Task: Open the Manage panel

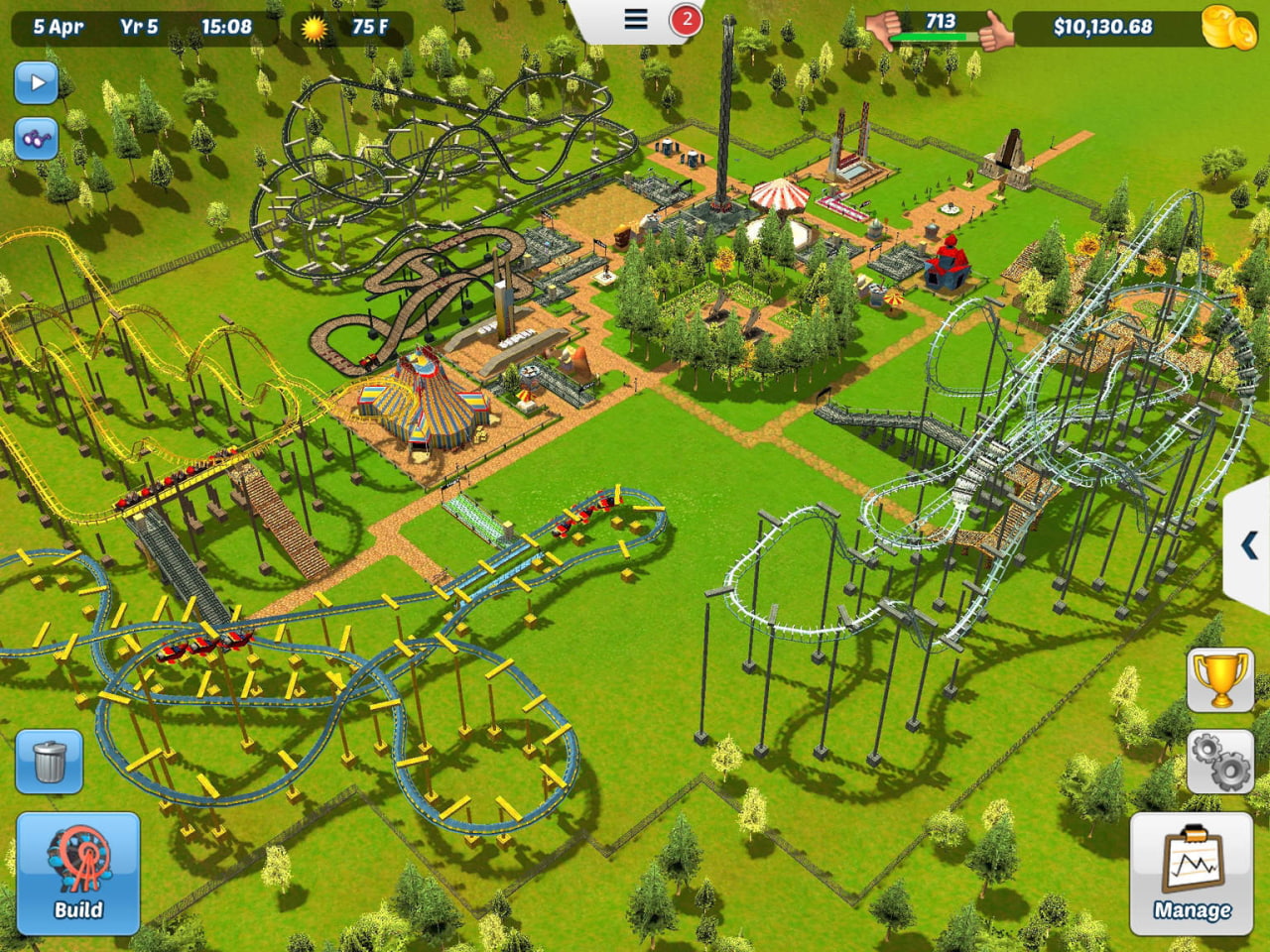Action: click(x=1191, y=874)
